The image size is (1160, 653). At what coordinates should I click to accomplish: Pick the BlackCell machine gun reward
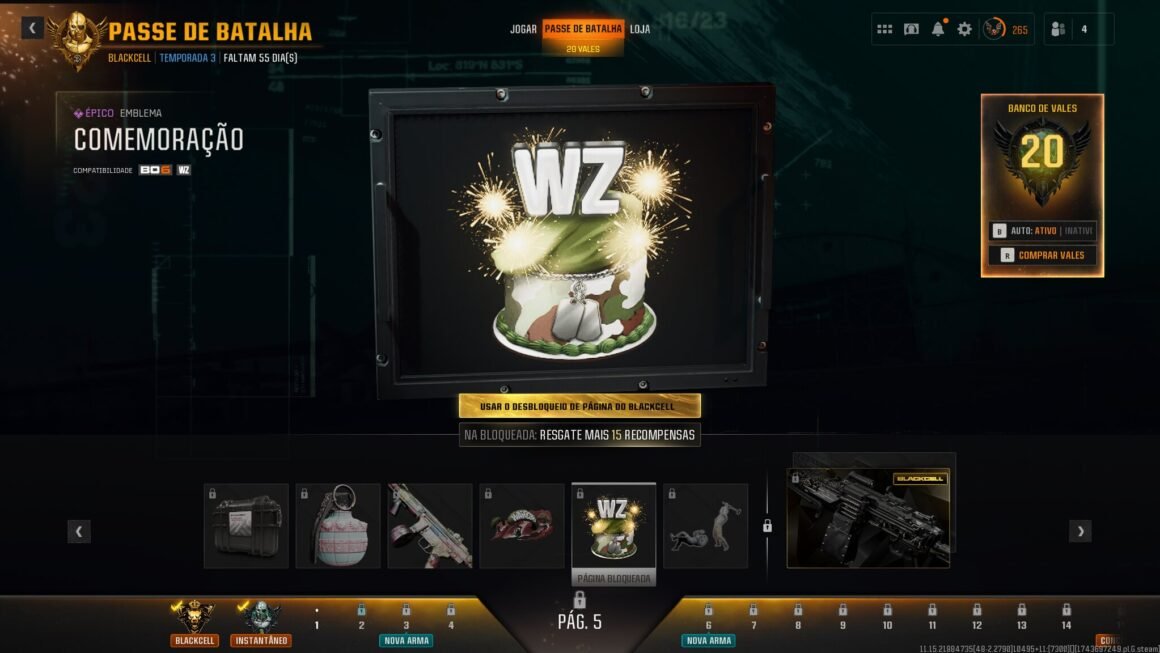click(x=868, y=518)
